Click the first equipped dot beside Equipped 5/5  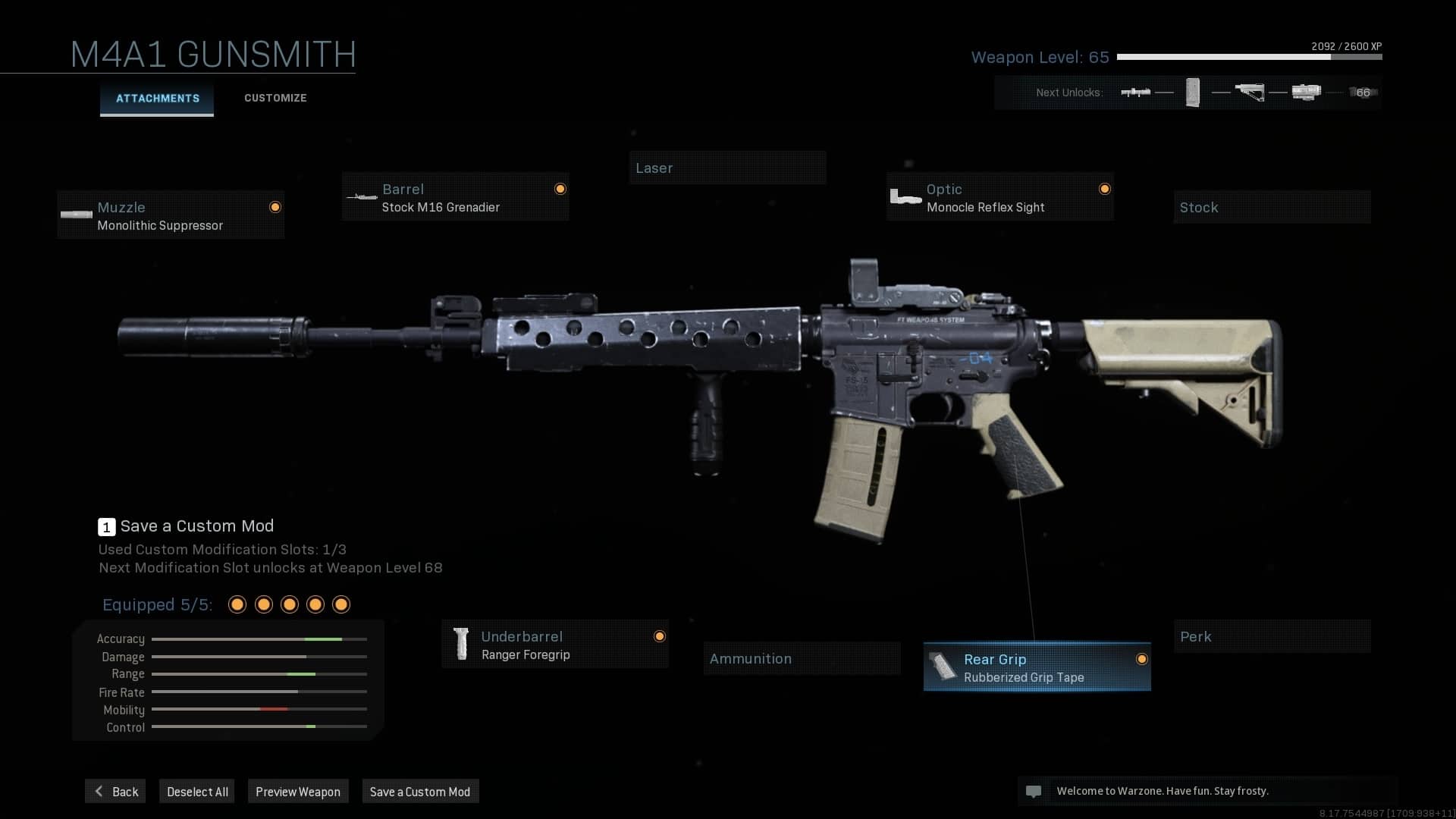click(237, 604)
